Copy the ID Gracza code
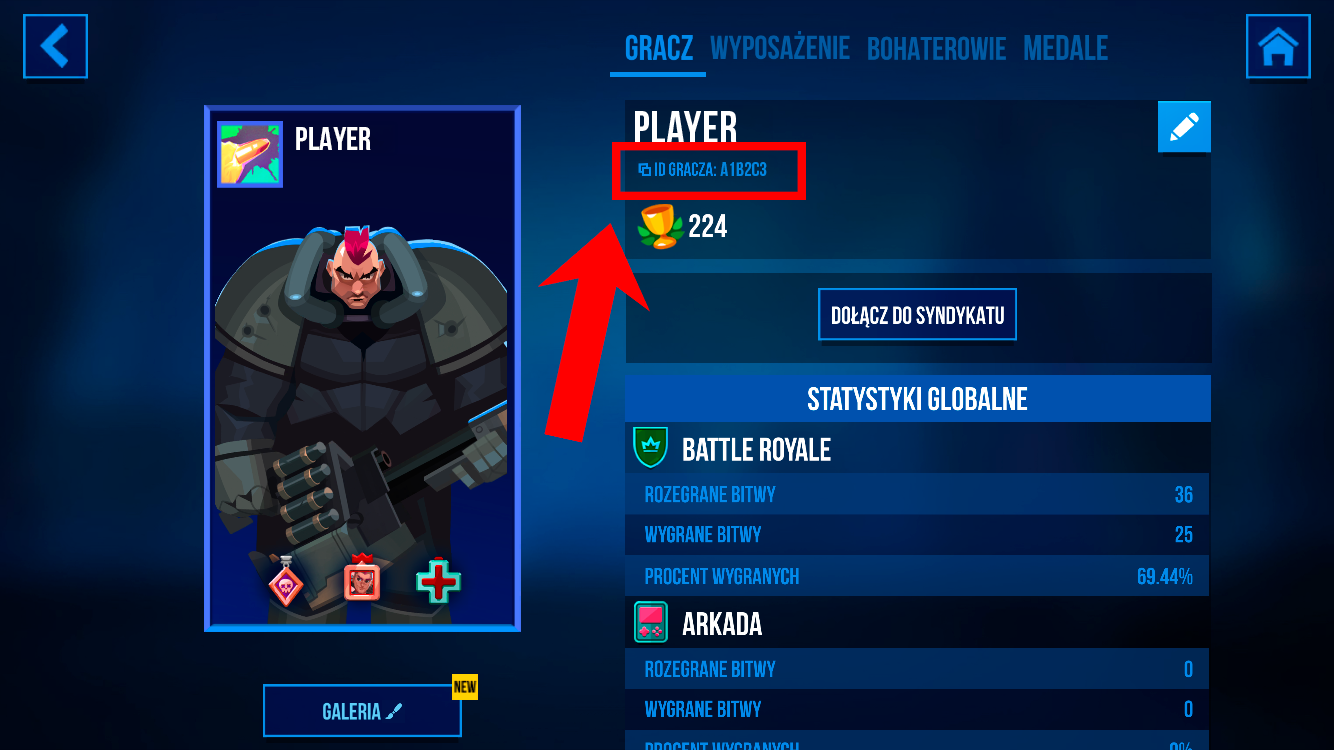This screenshot has width=1334, height=750. point(704,170)
